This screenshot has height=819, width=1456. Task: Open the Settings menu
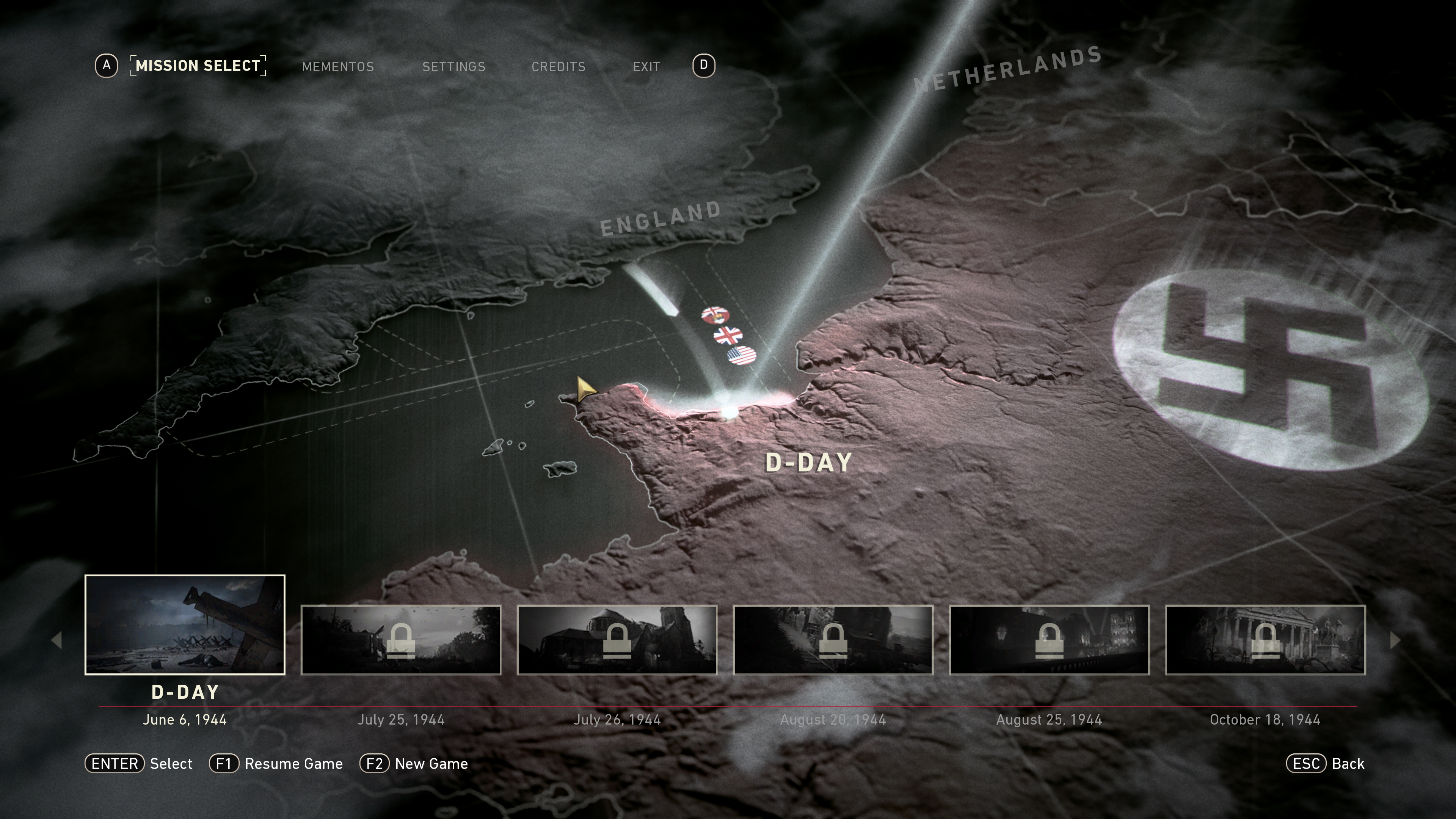click(x=454, y=67)
